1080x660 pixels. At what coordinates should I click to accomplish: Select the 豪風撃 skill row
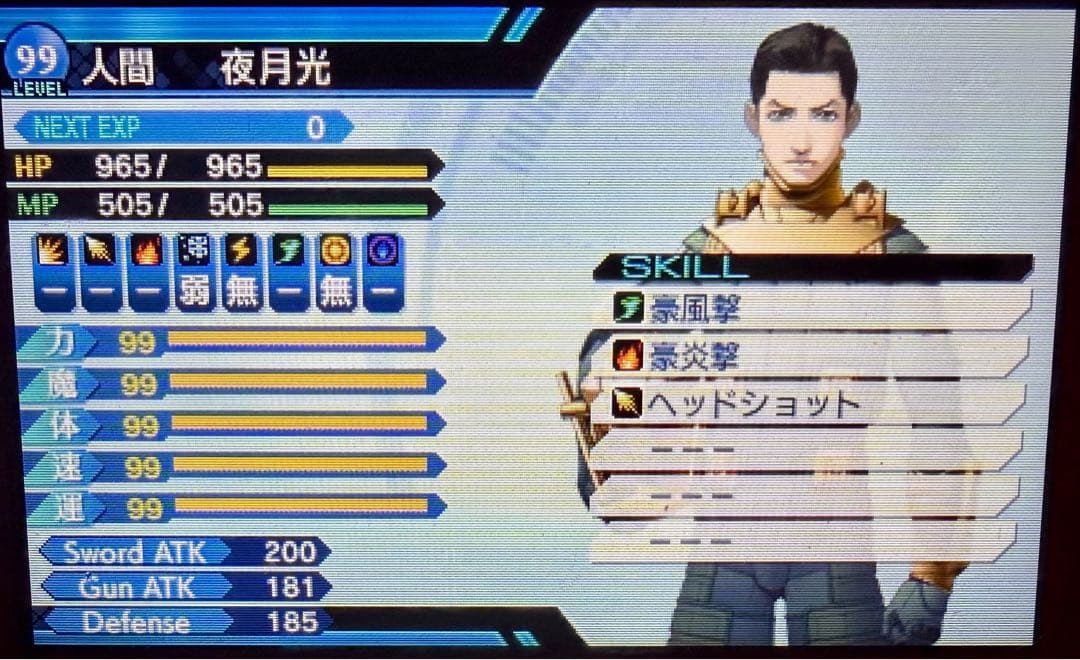[810, 310]
